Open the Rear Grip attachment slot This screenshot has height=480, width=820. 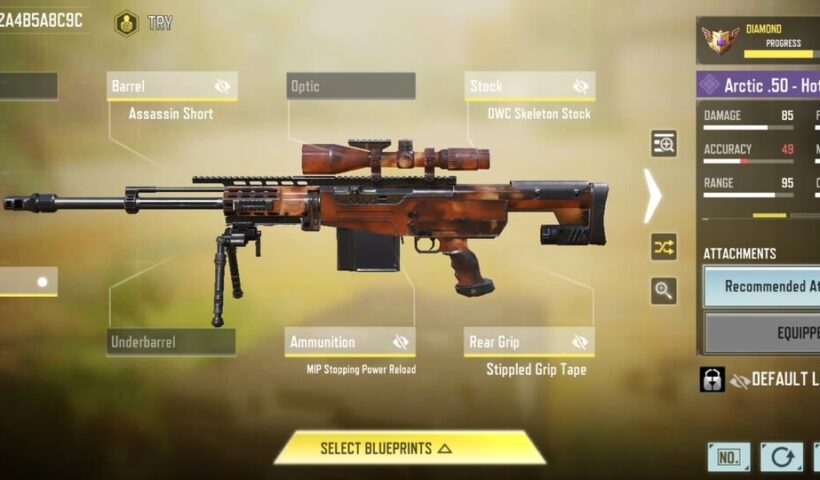tap(517, 342)
